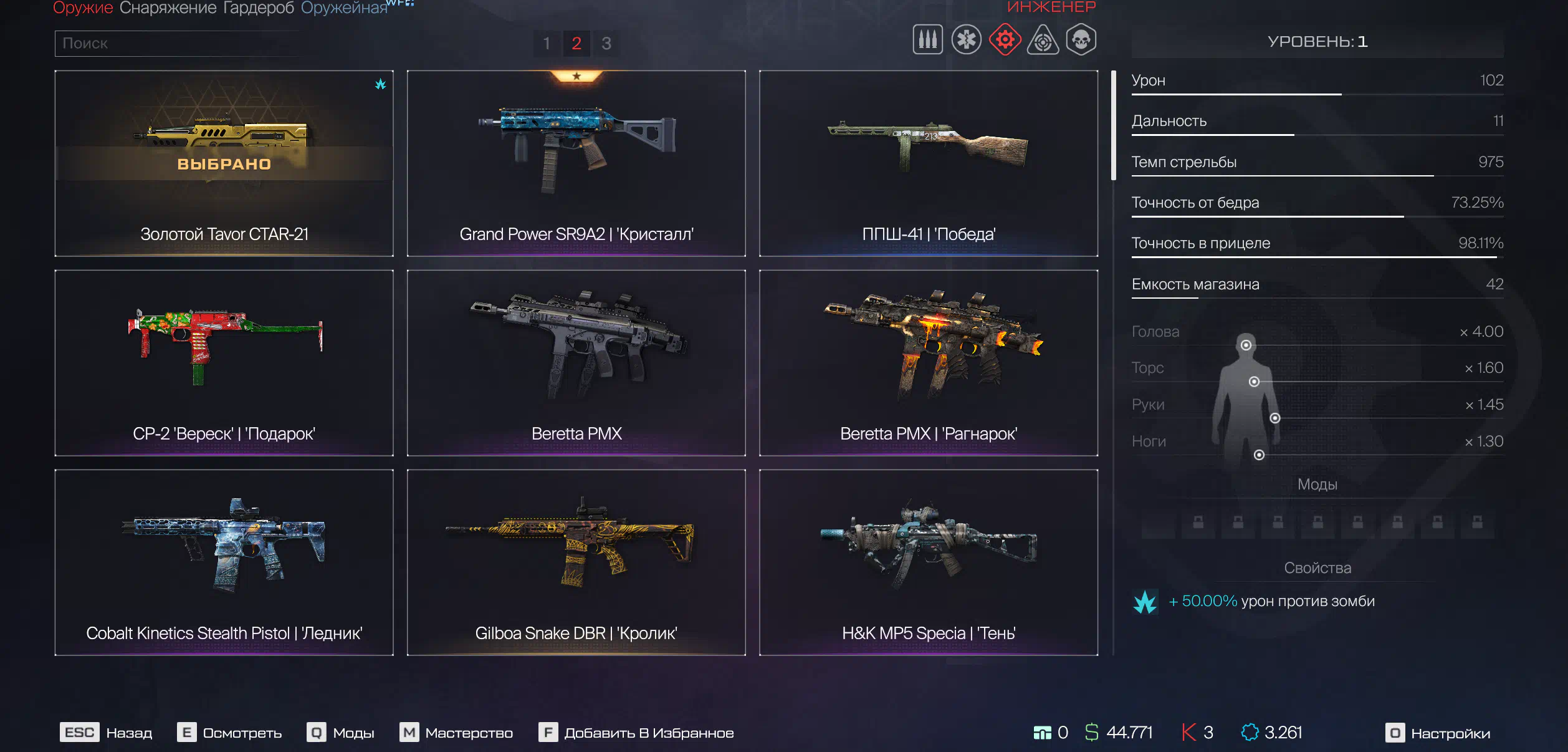The width and height of the screenshot is (1568, 752).
Task: Pick the H&K MP5 Specia 'Тень' card
Action: [929, 562]
